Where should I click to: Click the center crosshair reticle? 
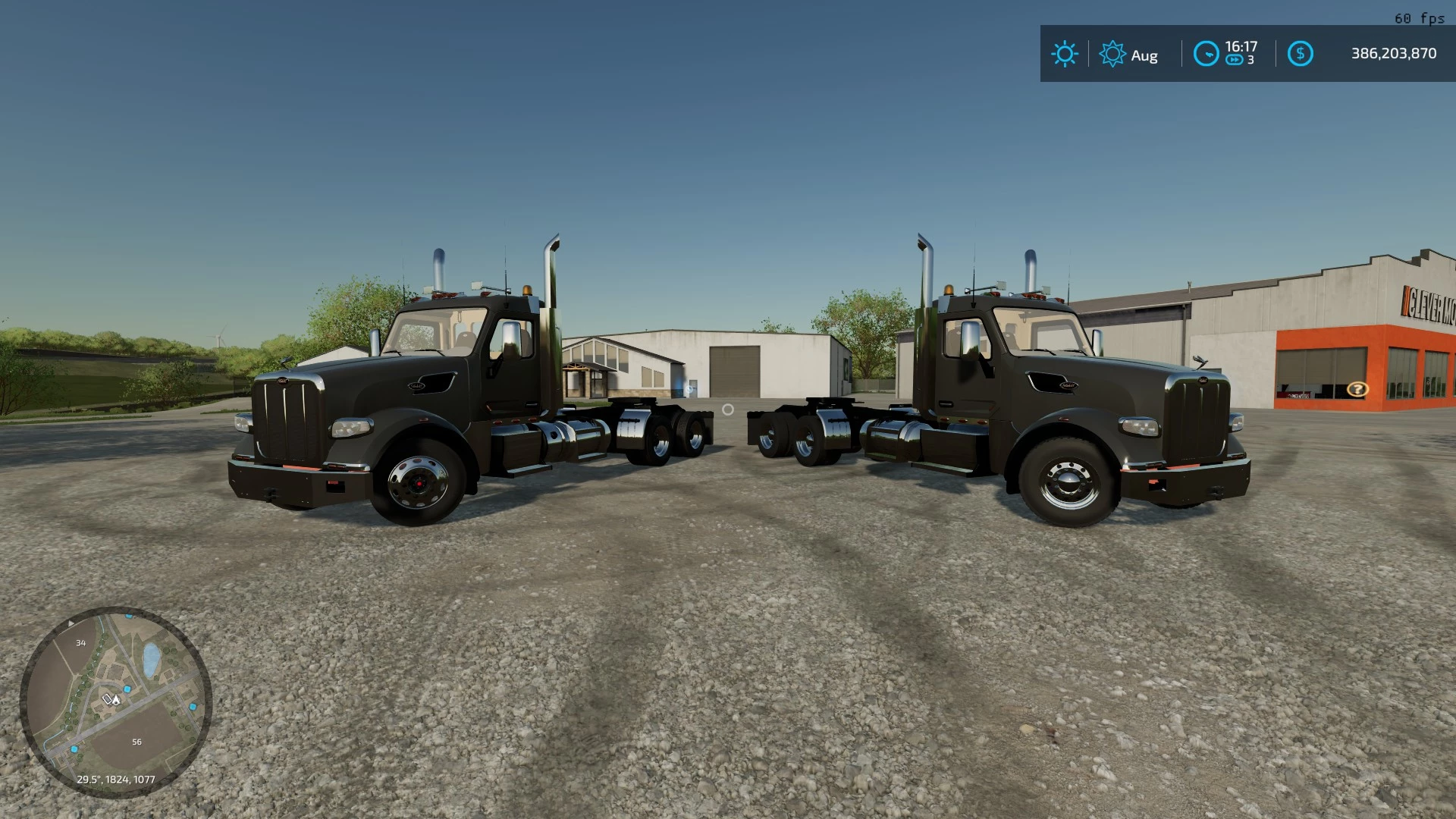point(728,409)
